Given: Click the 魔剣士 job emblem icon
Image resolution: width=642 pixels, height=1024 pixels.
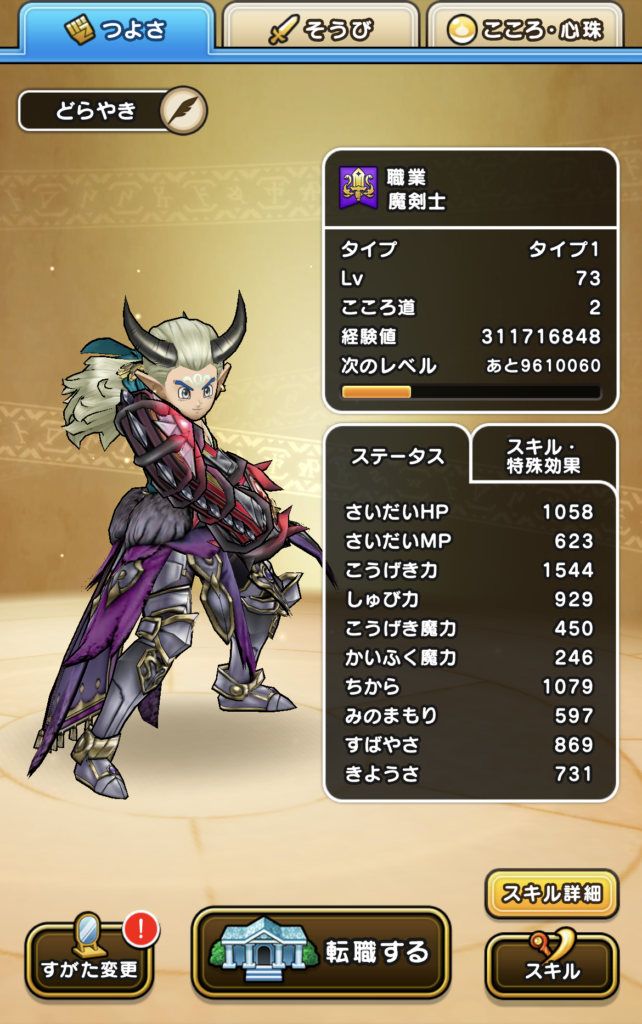Looking at the screenshot, I should click(x=359, y=189).
